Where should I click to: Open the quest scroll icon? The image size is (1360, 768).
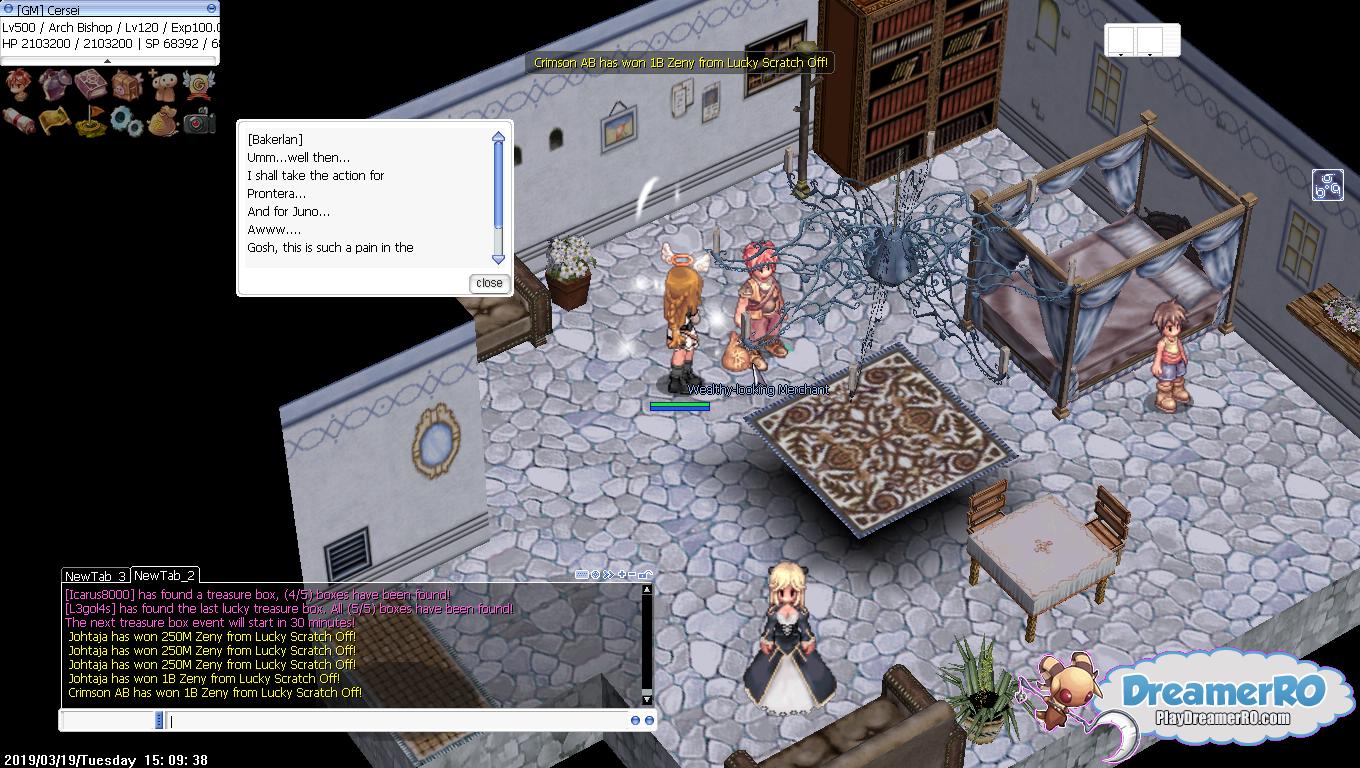pos(19,121)
